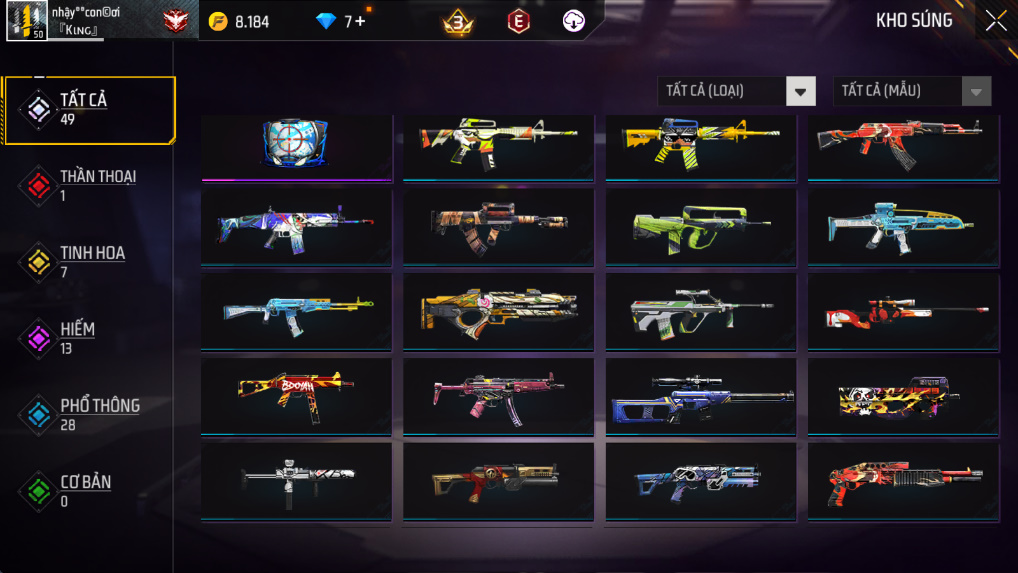This screenshot has width=1018, height=573.
Task: Select the pink MP5 skin
Action: pos(498,397)
